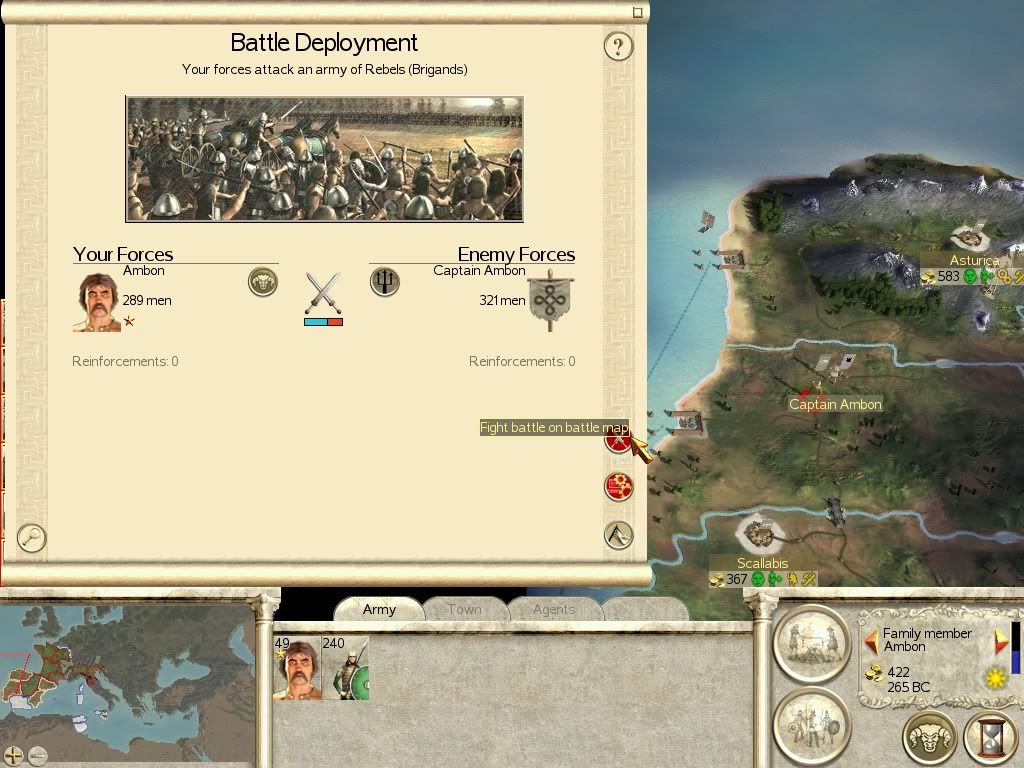Zoom in the minimap with the plus button

[x=14, y=755]
